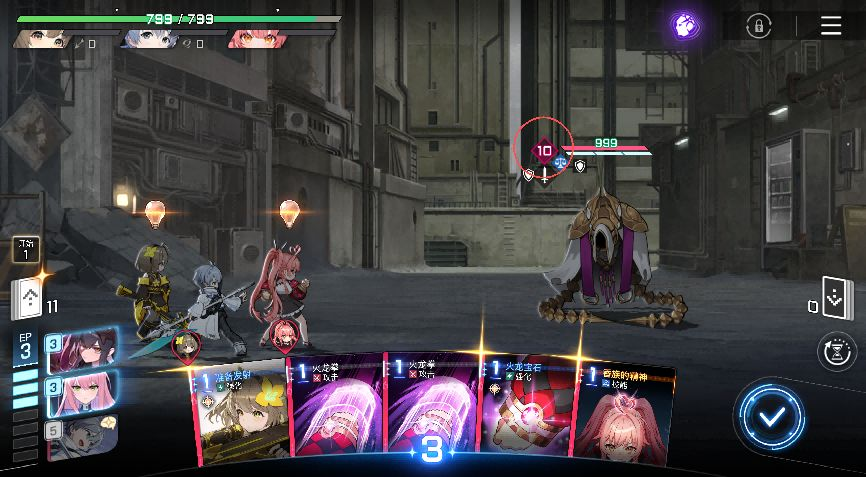The width and height of the screenshot is (866, 477).
Task: Tap the glowing purple head icon
Action: (685, 26)
